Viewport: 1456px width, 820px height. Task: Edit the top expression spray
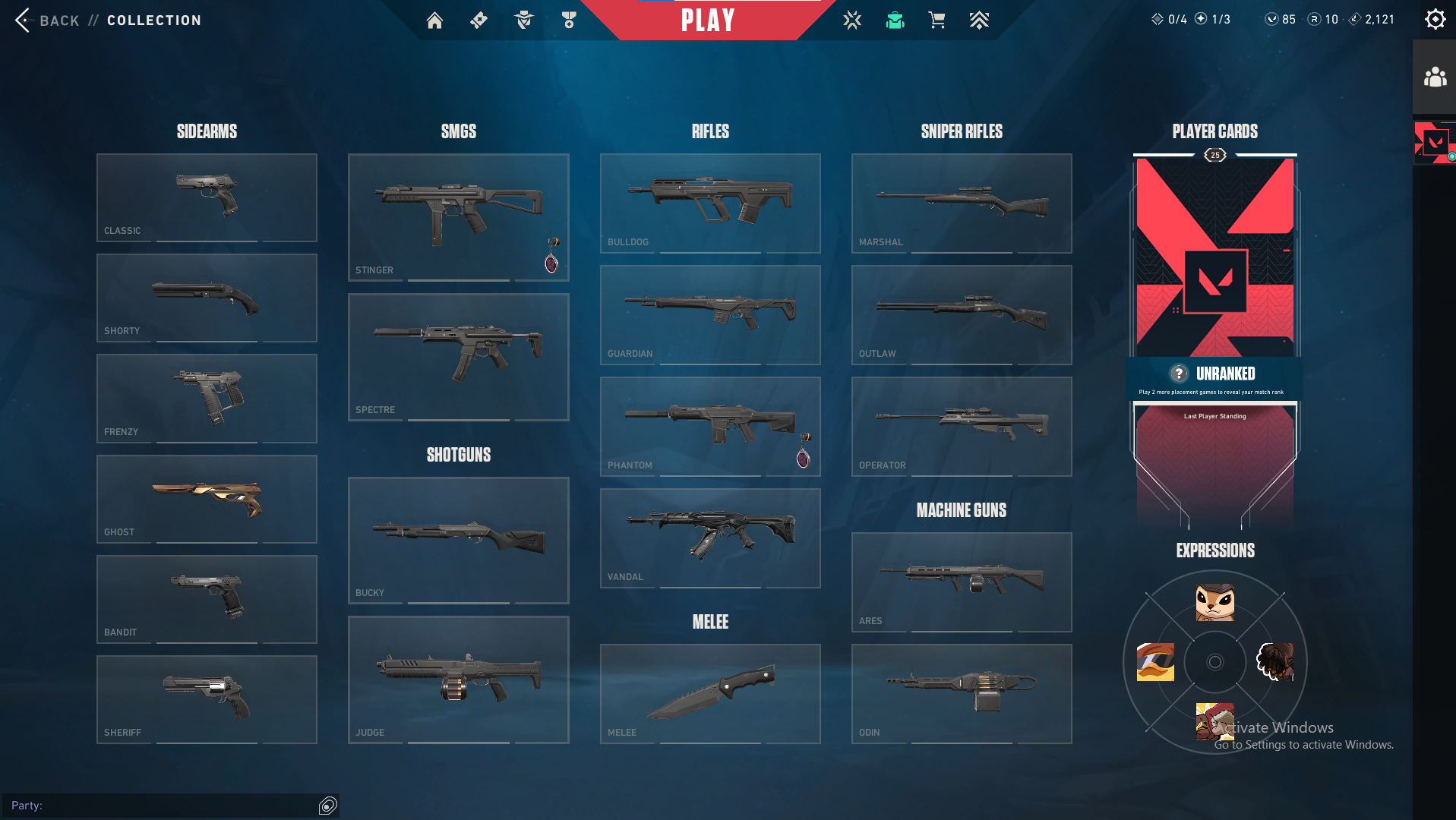1214,602
